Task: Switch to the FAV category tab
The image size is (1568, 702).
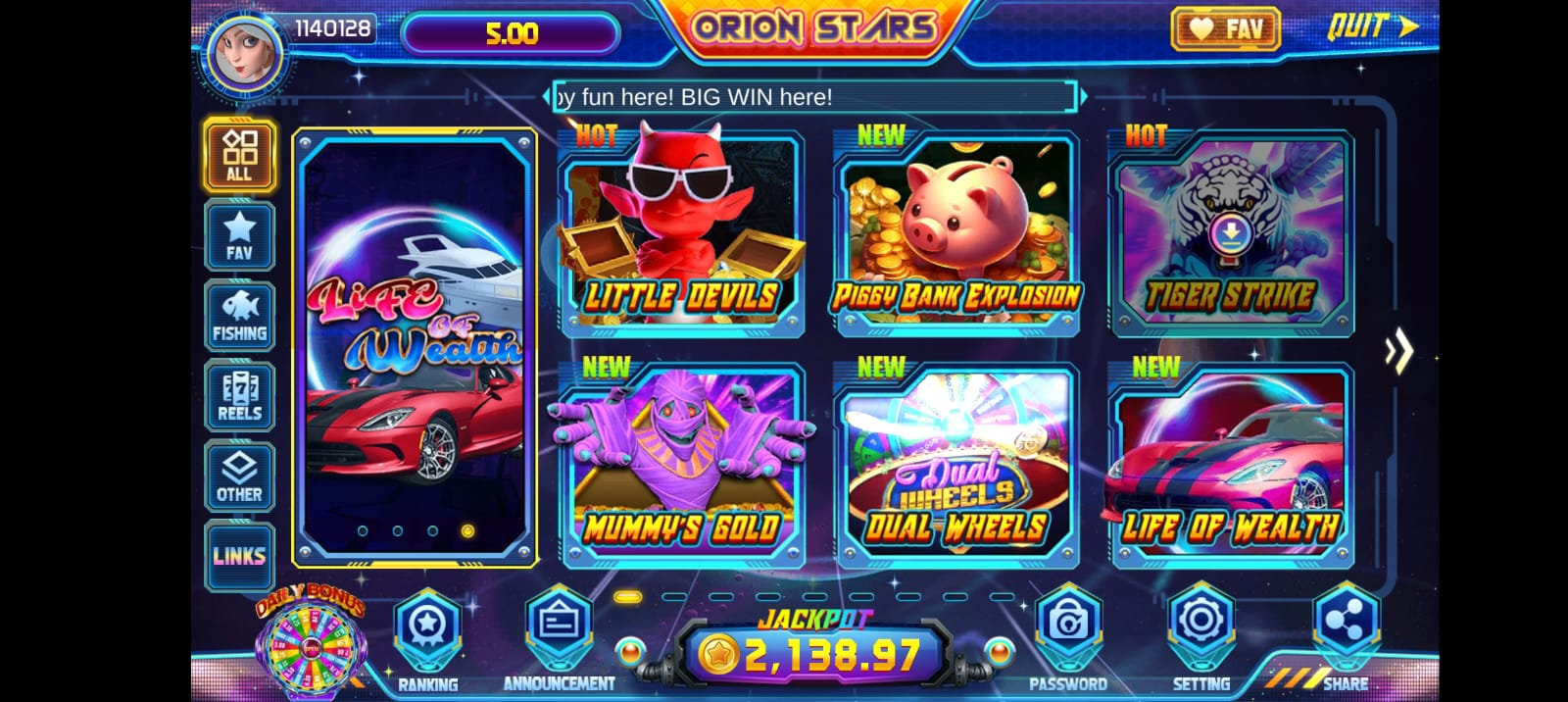Action: 239,236
